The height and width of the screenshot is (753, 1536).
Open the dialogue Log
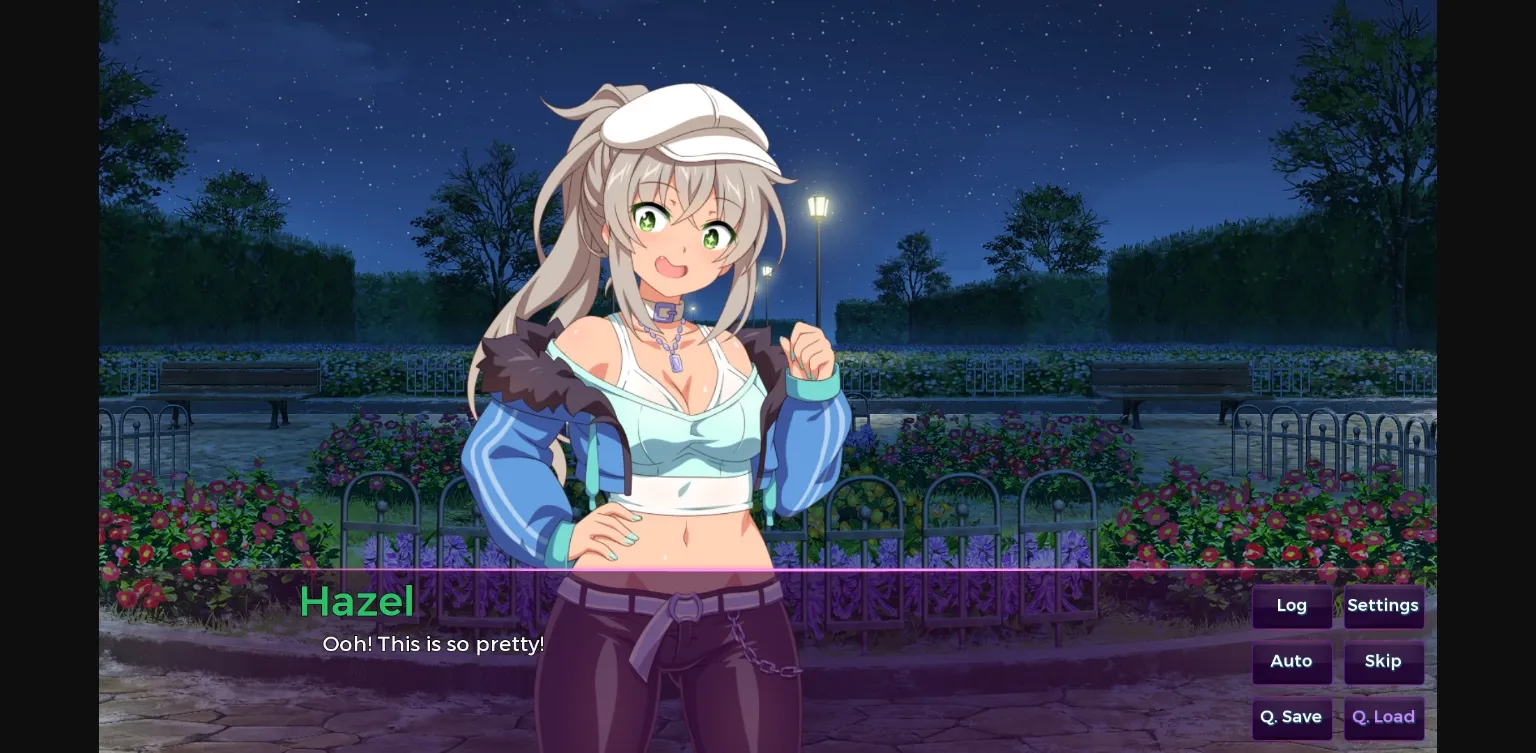point(1291,605)
